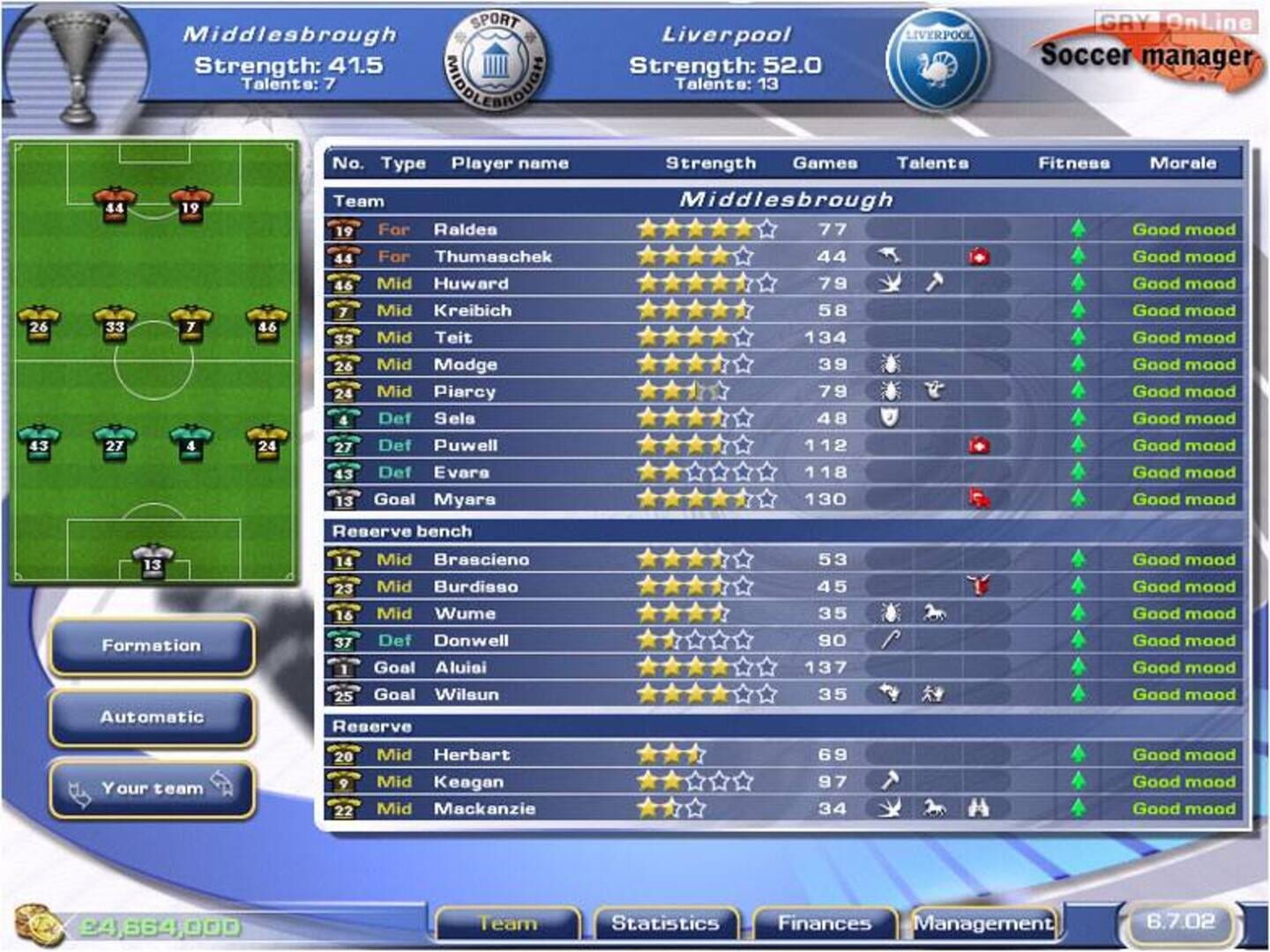
Task: Click the horse talent icon for Wume
Action: pos(933,613)
